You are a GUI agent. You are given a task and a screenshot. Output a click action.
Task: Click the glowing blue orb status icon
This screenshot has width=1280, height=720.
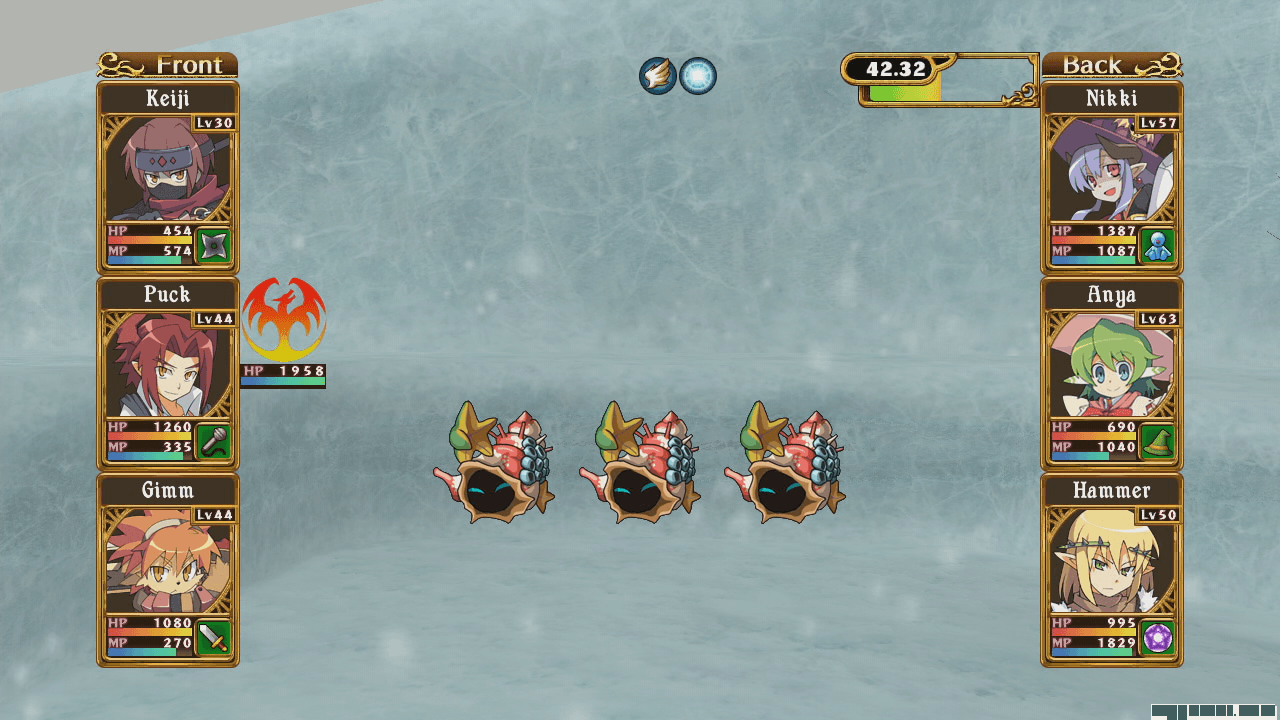698,76
